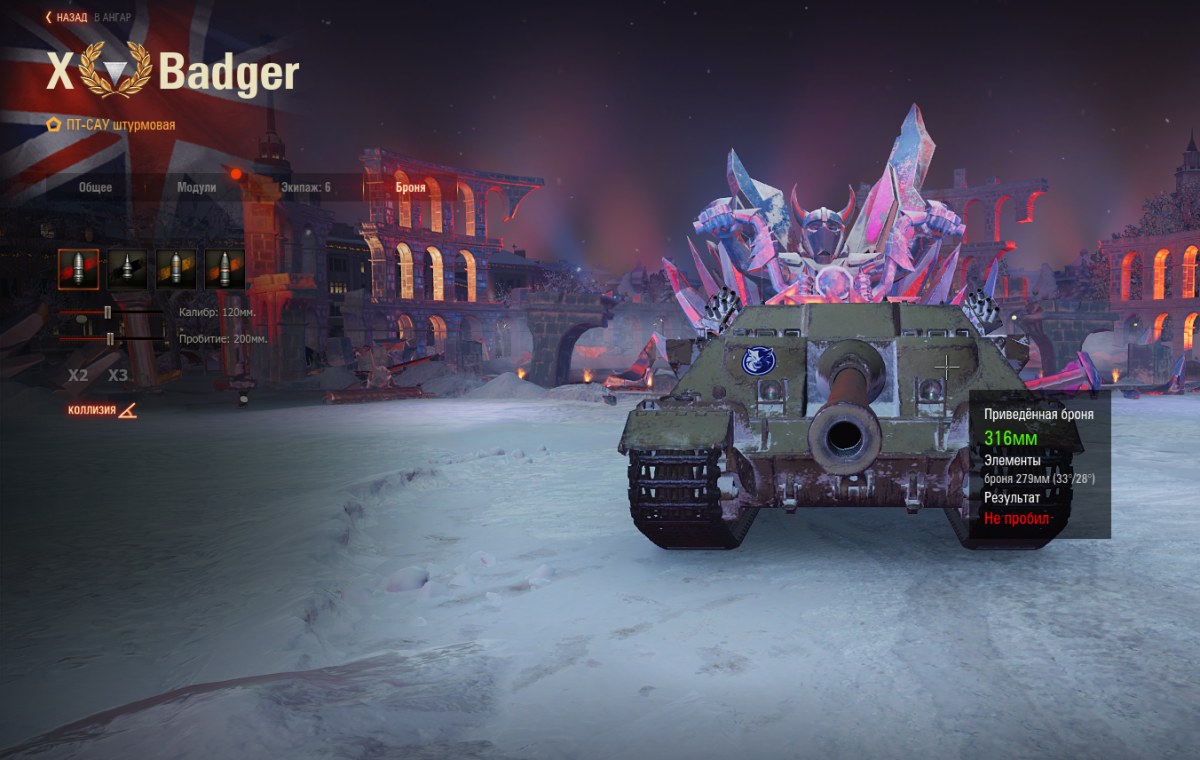1200x760 pixels.
Task: Click the Калибр slider handle
Action: [107, 313]
